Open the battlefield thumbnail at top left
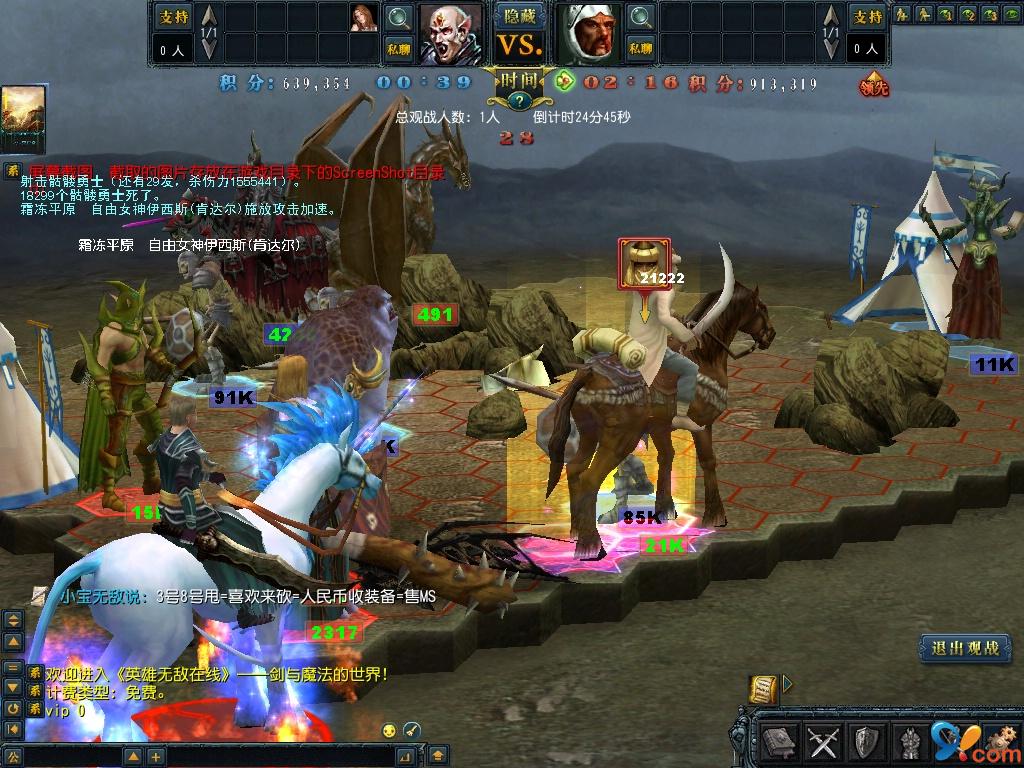 pyautogui.click(x=23, y=119)
